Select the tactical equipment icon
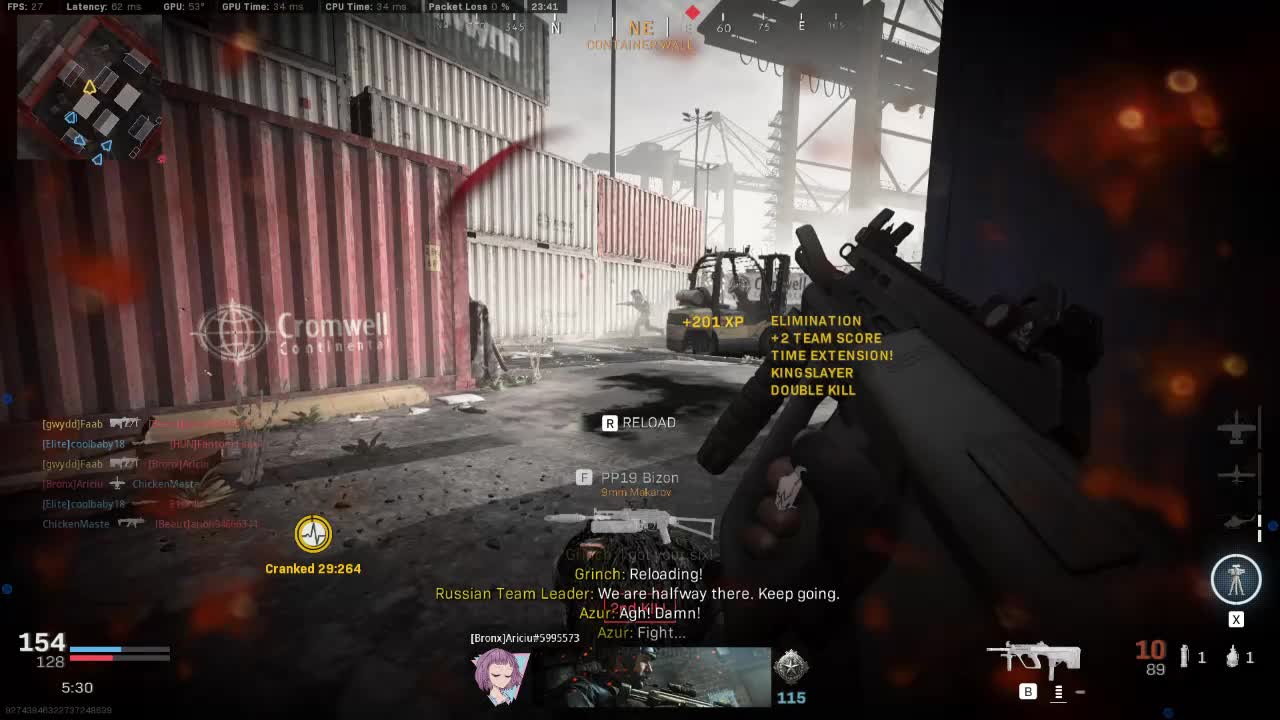This screenshot has width=1280, height=720. (1185, 657)
